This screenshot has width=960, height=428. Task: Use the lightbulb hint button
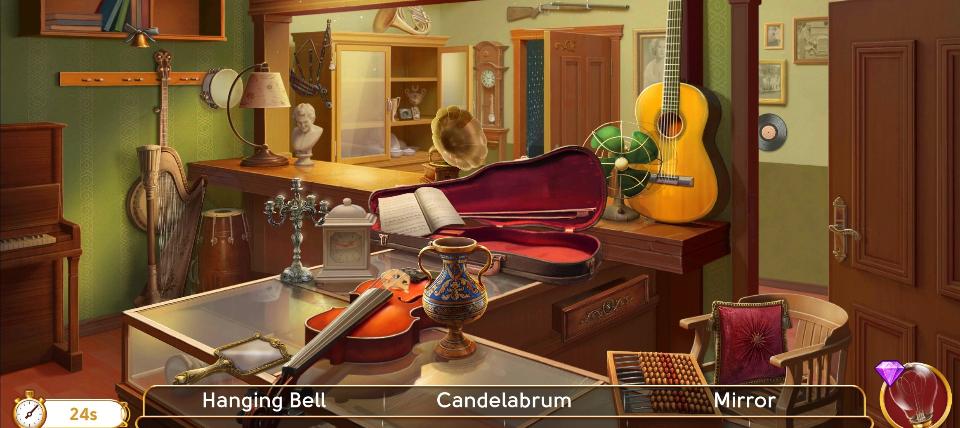click(919, 397)
